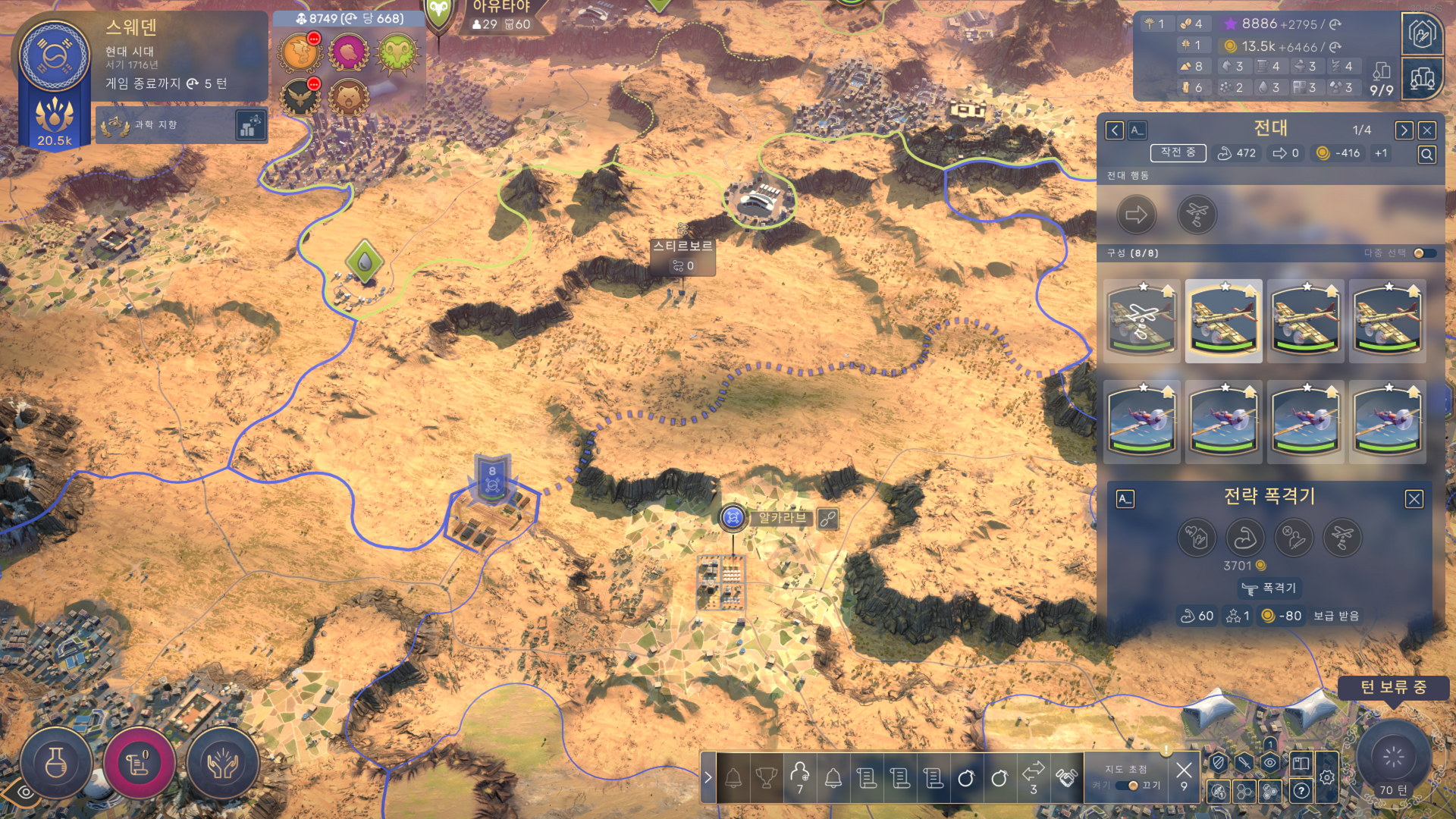Close the 전략 폭격기 unit details
The height and width of the screenshot is (819, 1456).
[x=1414, y=499]
